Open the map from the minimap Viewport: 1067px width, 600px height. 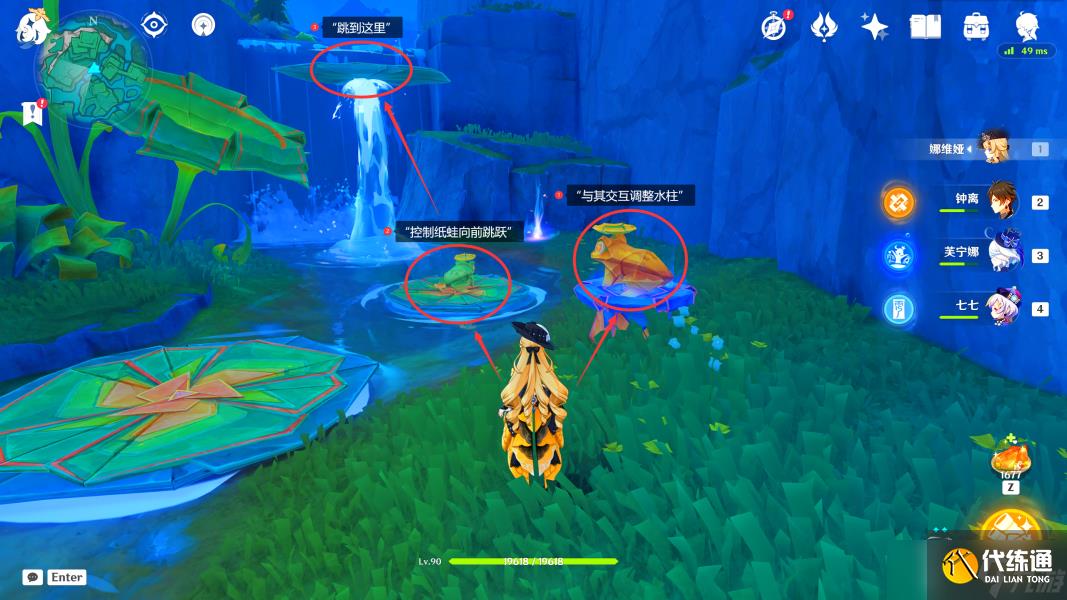click(93, 70)
